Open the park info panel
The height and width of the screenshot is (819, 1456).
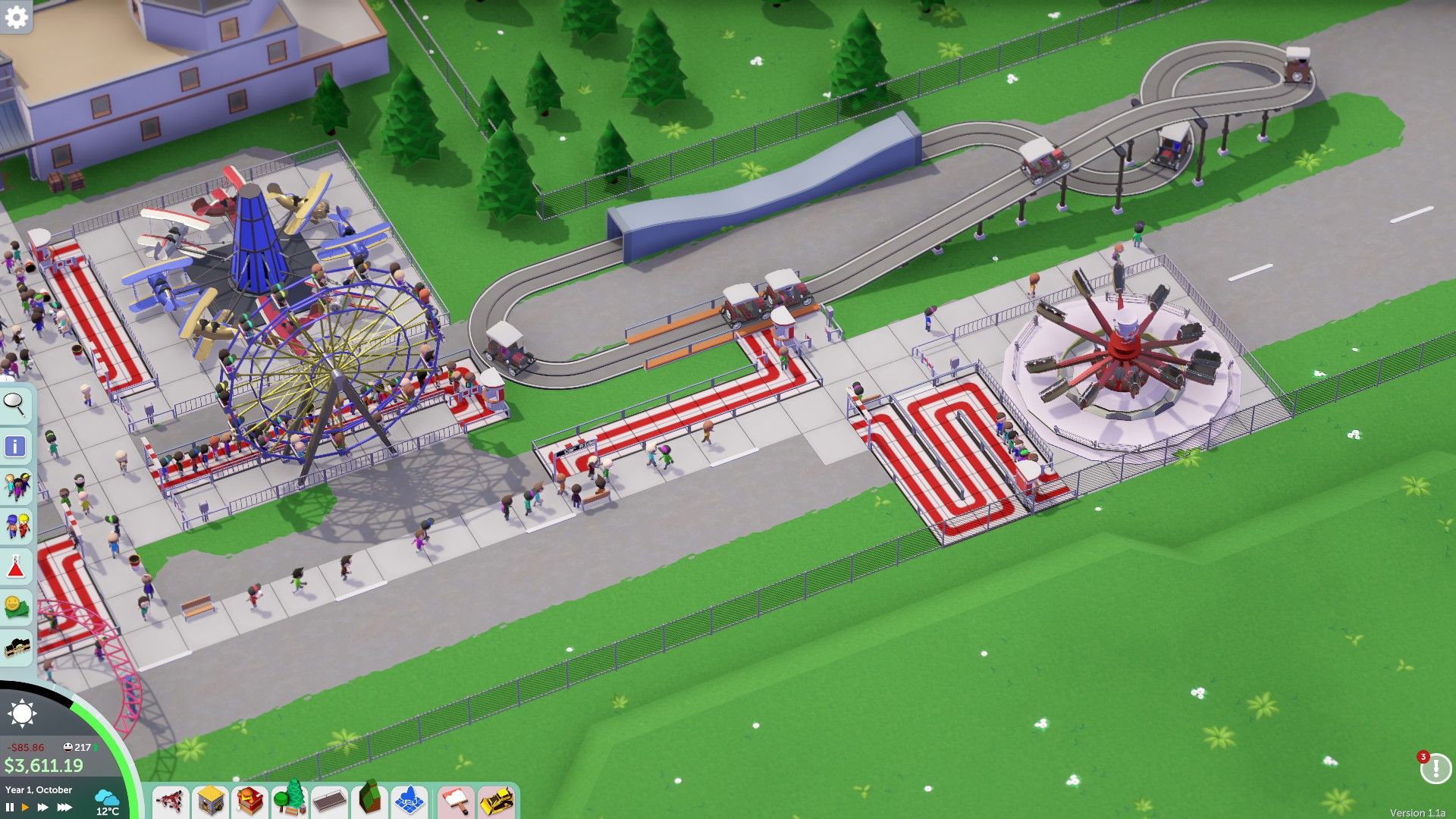click(x=17, y=446)
